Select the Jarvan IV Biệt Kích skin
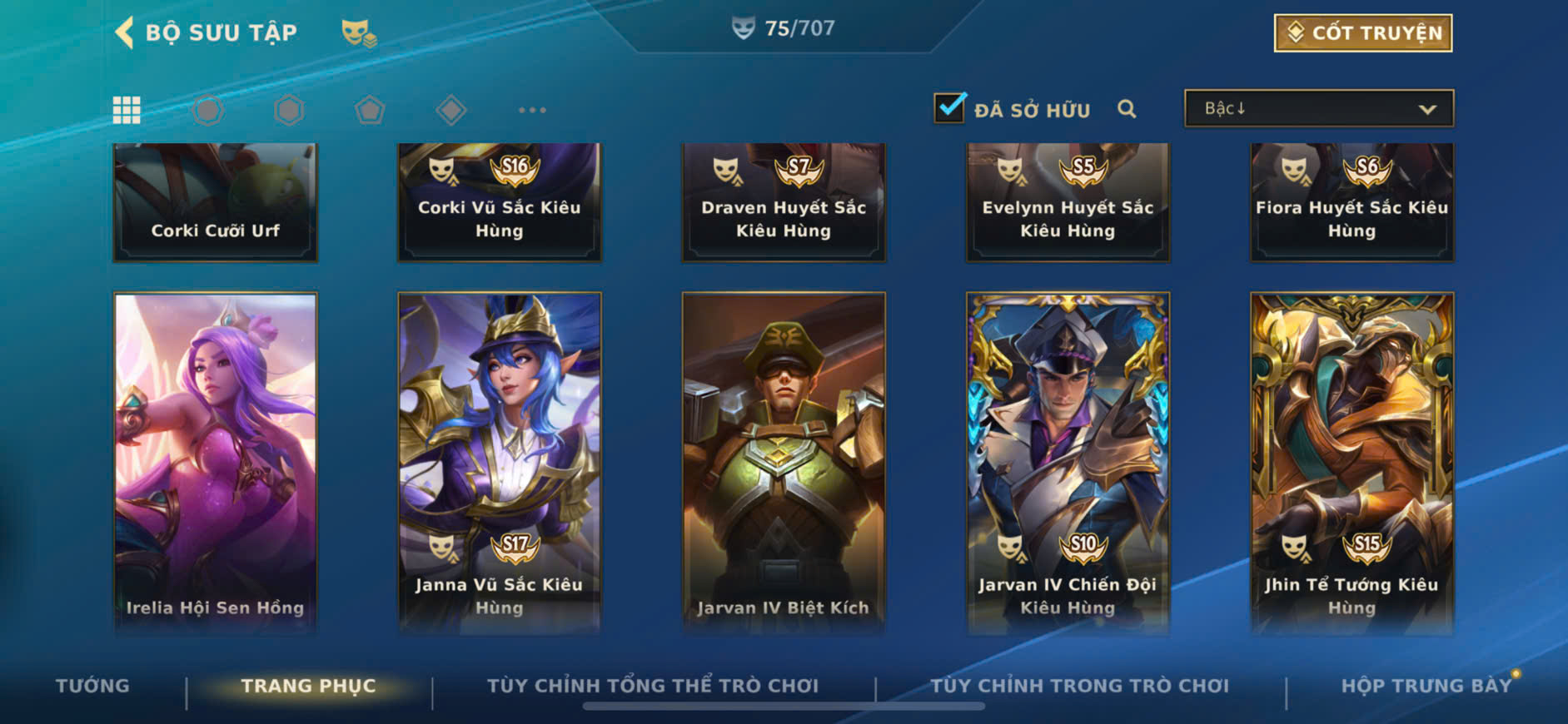The height and width of the screenshot is (724, 1568). [x=784, y=462]
